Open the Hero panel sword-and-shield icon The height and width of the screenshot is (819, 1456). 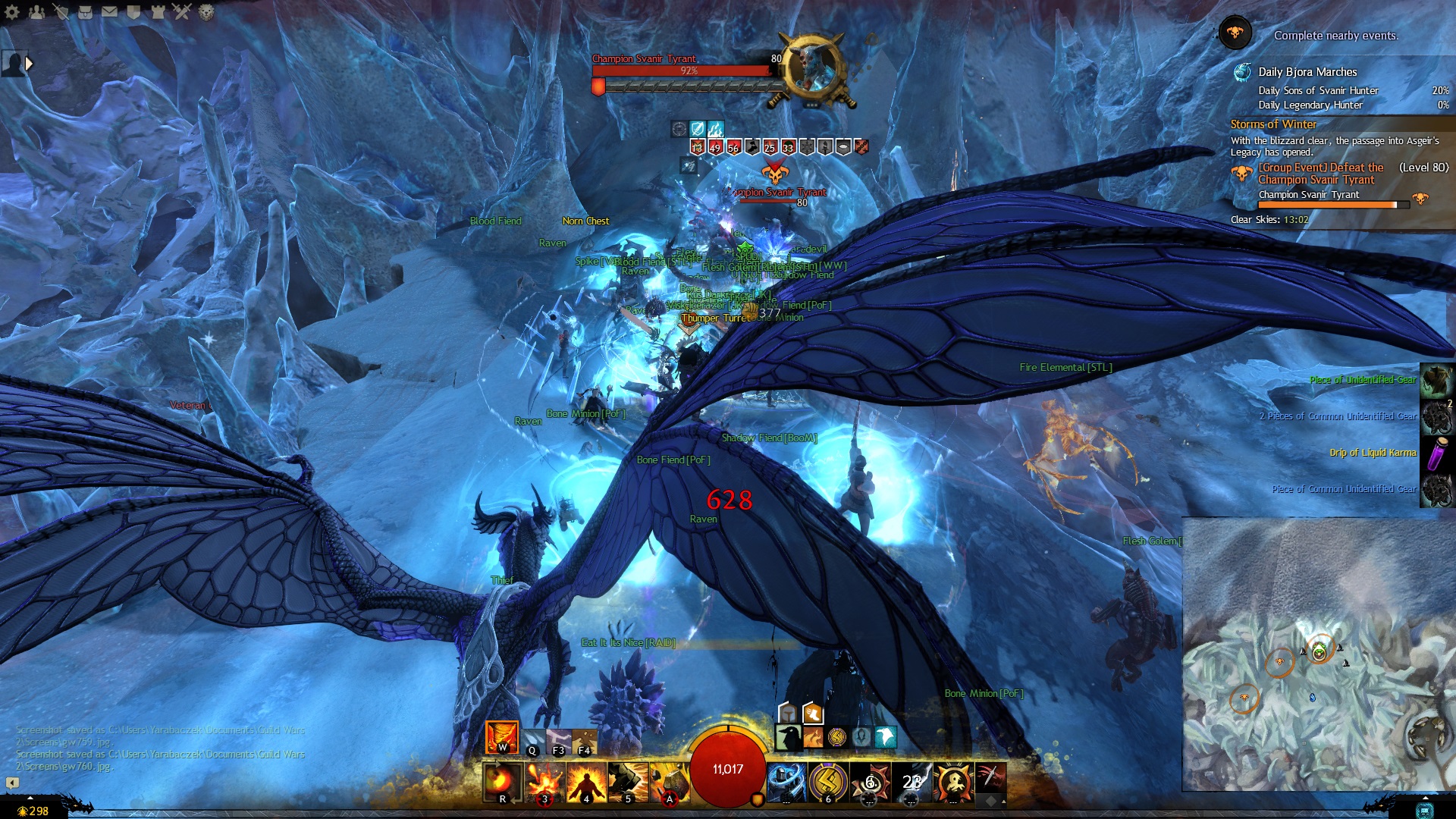[61, 12]
